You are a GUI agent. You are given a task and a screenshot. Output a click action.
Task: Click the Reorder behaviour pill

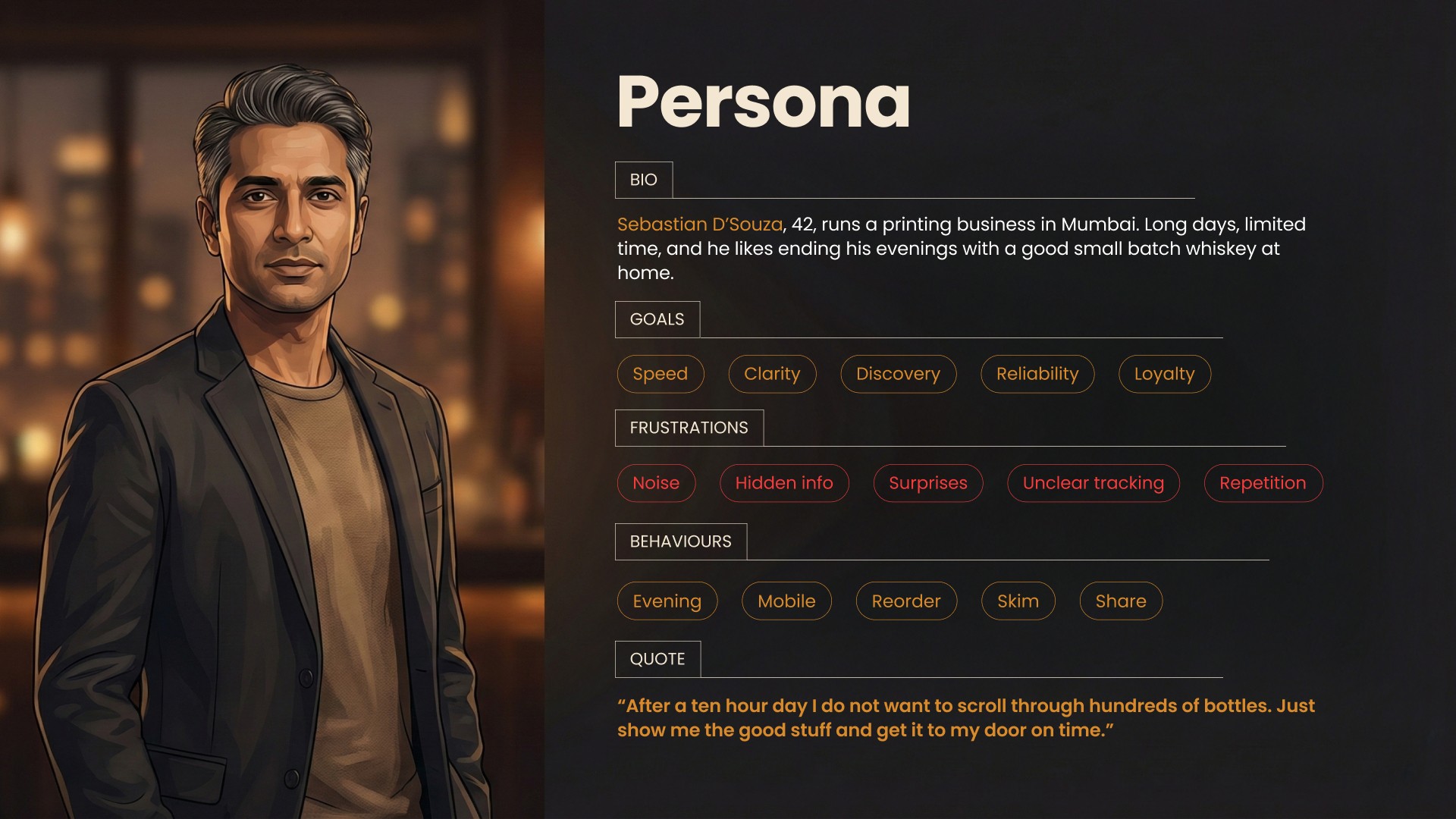[905, 601]
